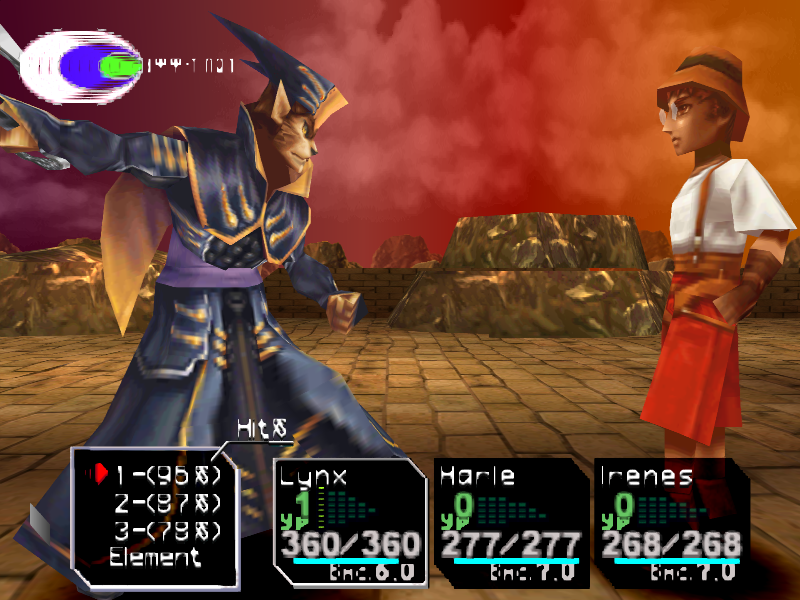Viewport: 800px width, 600px height.
Task: Select Harle's party status panel
Action: click(x=510, y=520)
